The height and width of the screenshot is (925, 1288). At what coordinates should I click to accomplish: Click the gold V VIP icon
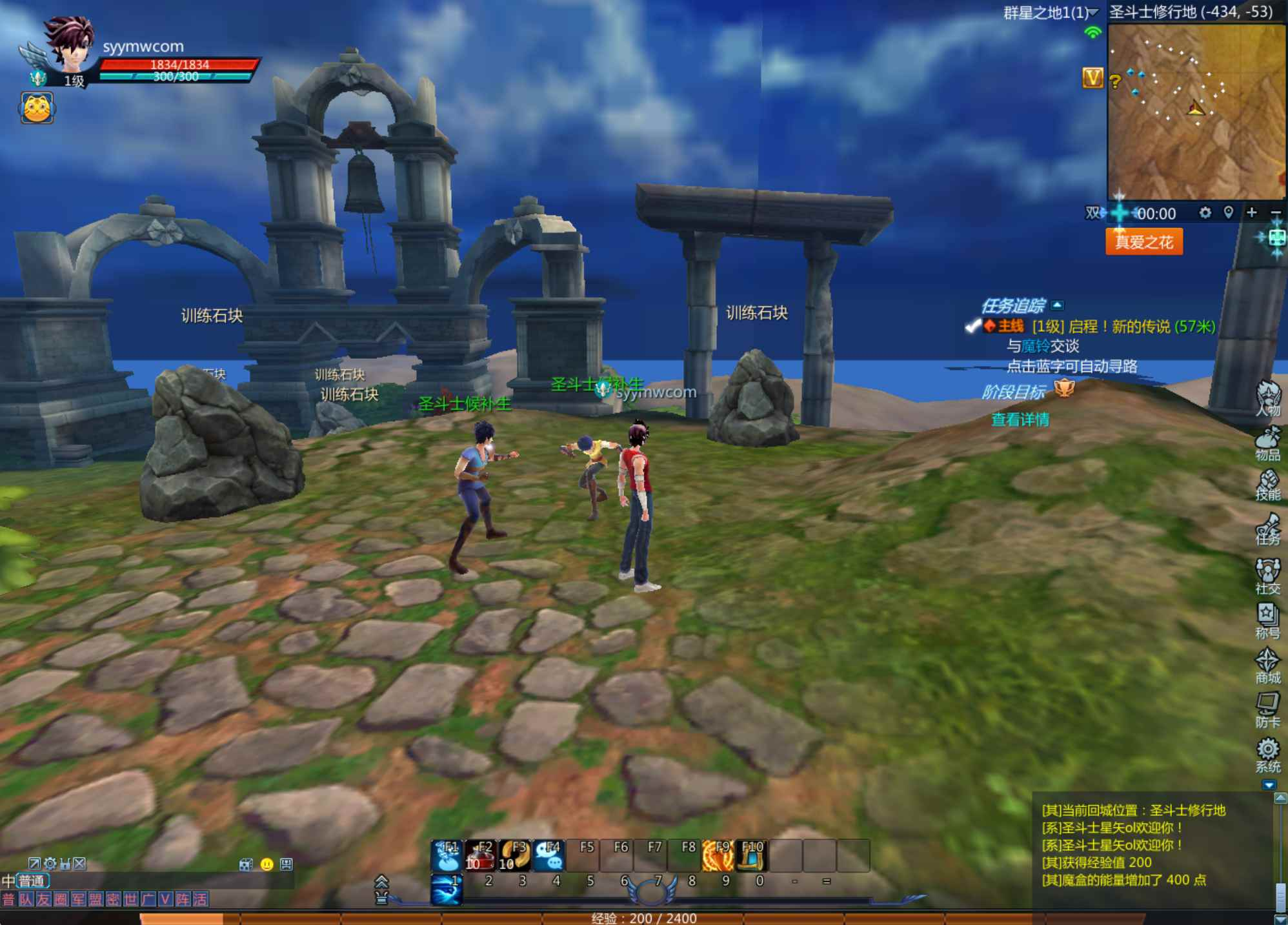point(1092,79)
